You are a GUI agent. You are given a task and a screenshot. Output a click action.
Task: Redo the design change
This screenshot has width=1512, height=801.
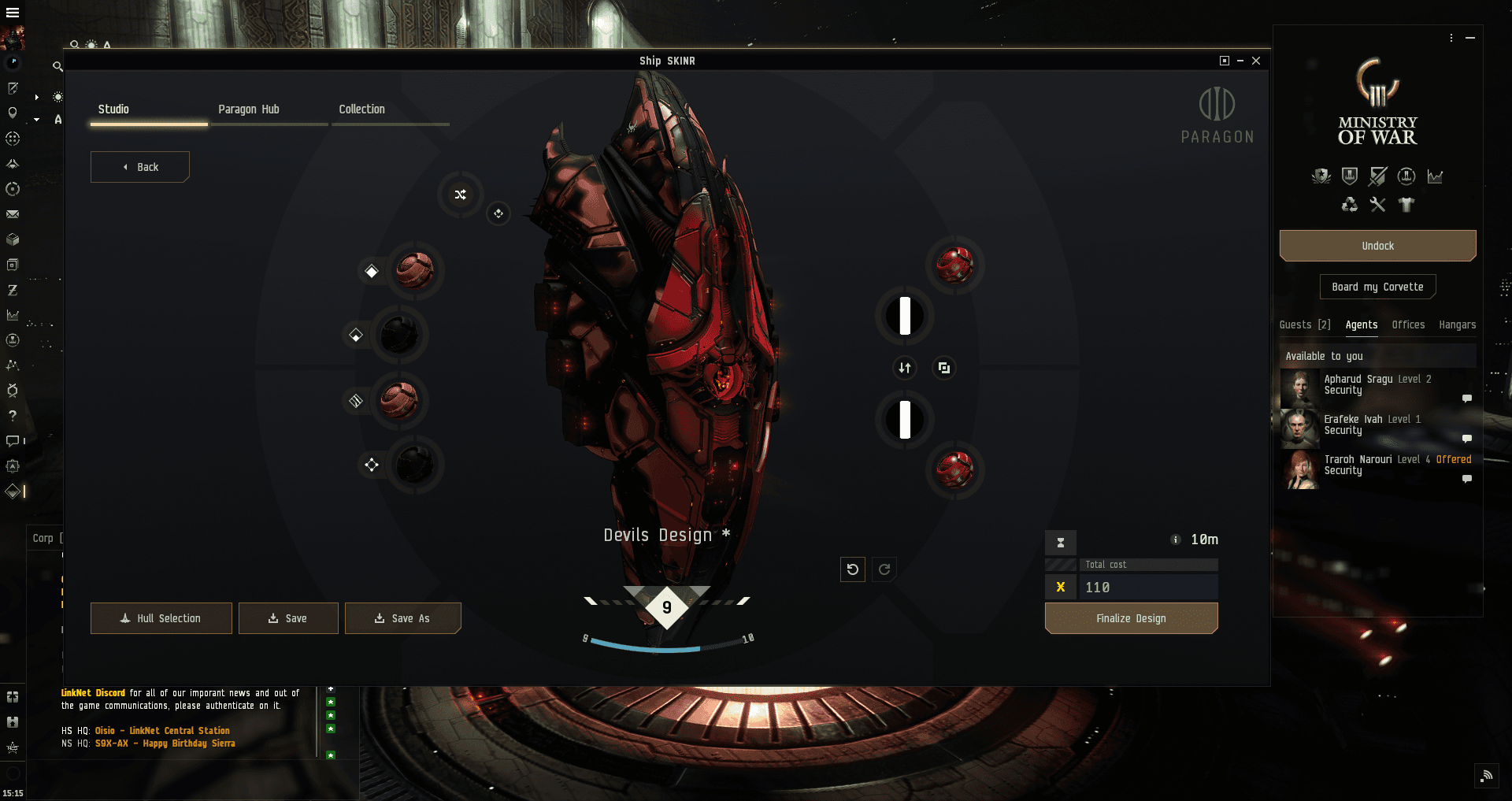click(884, 569)
